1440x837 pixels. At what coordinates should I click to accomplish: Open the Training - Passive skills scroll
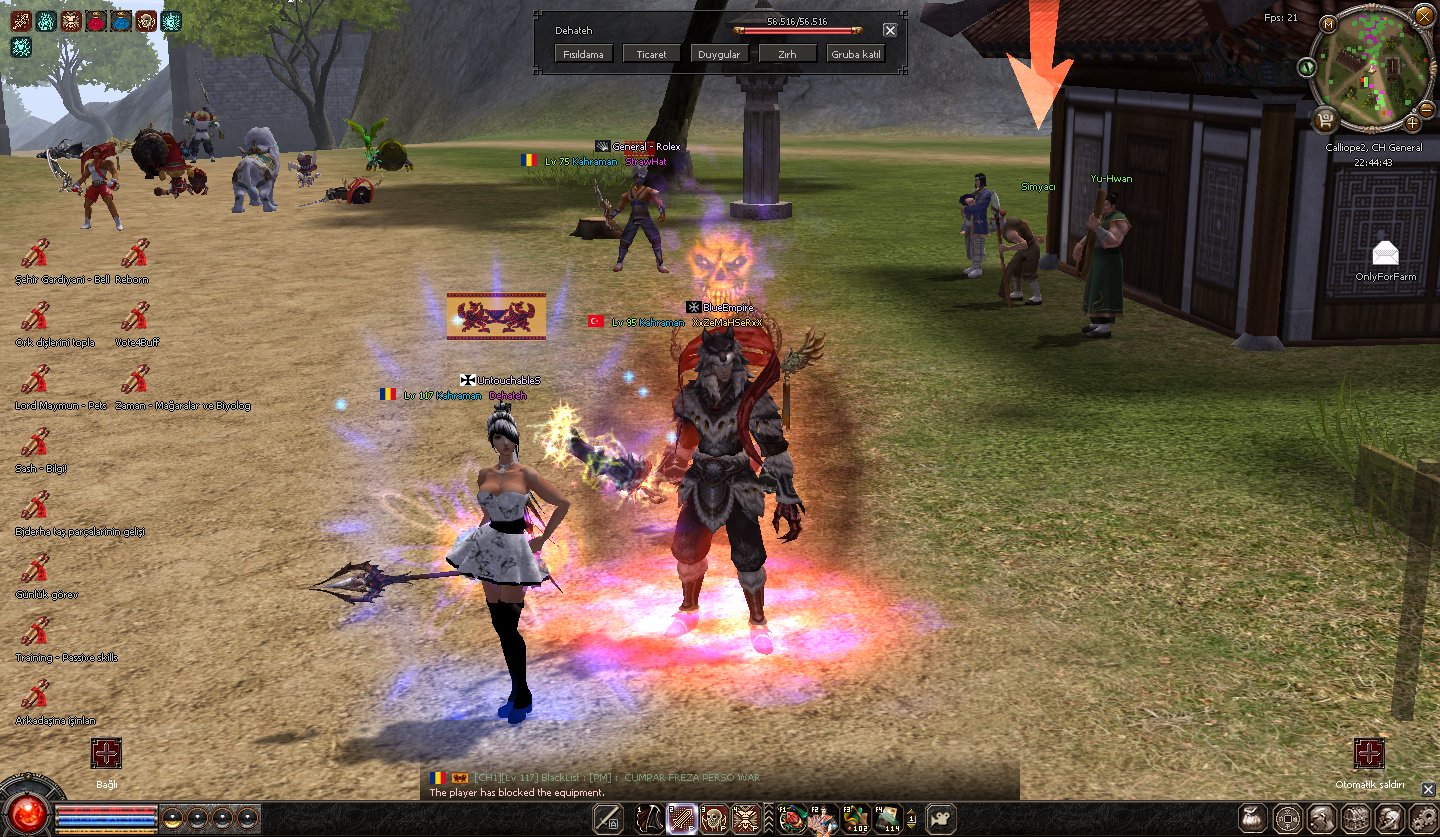(x=35, y=633)
